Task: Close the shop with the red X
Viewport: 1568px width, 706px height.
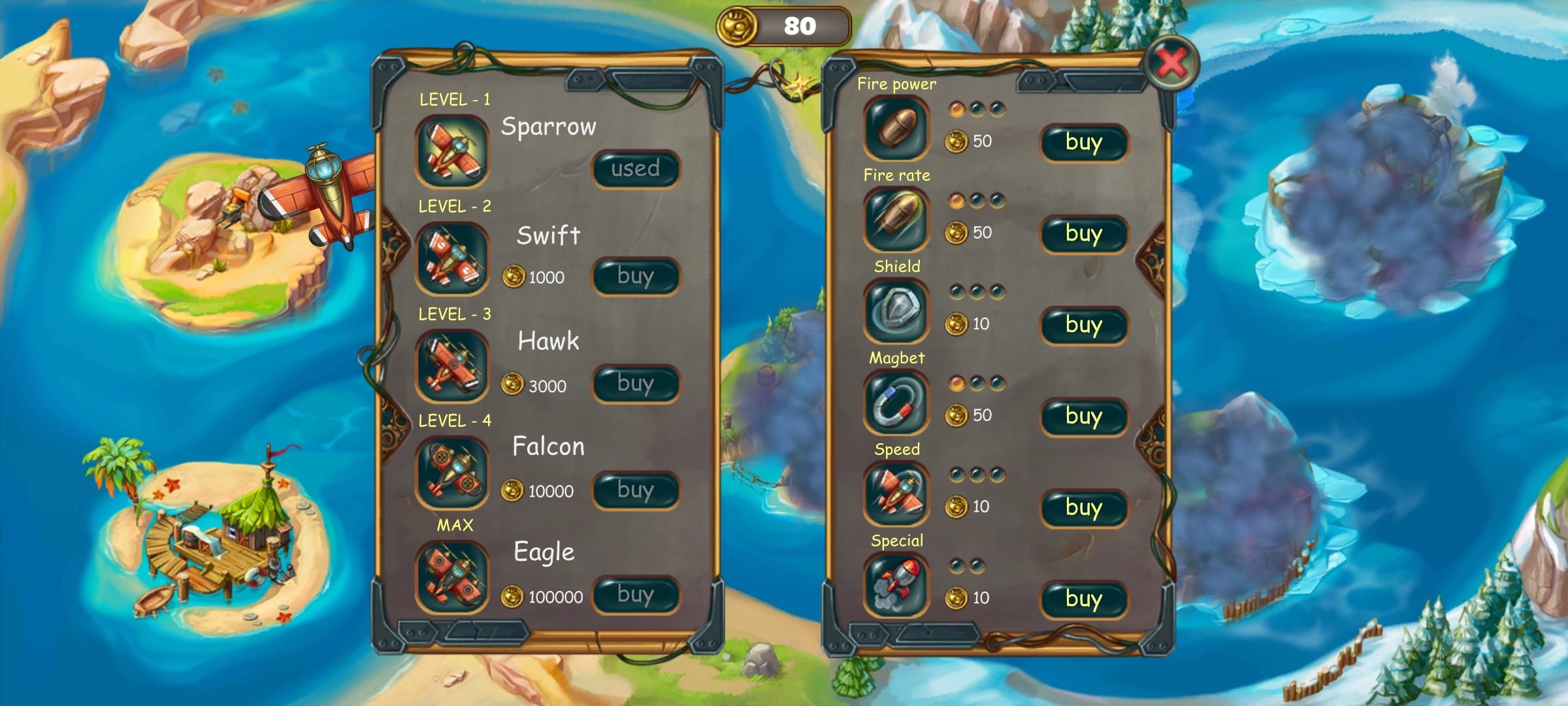Action: click(x=1172, y=63)
